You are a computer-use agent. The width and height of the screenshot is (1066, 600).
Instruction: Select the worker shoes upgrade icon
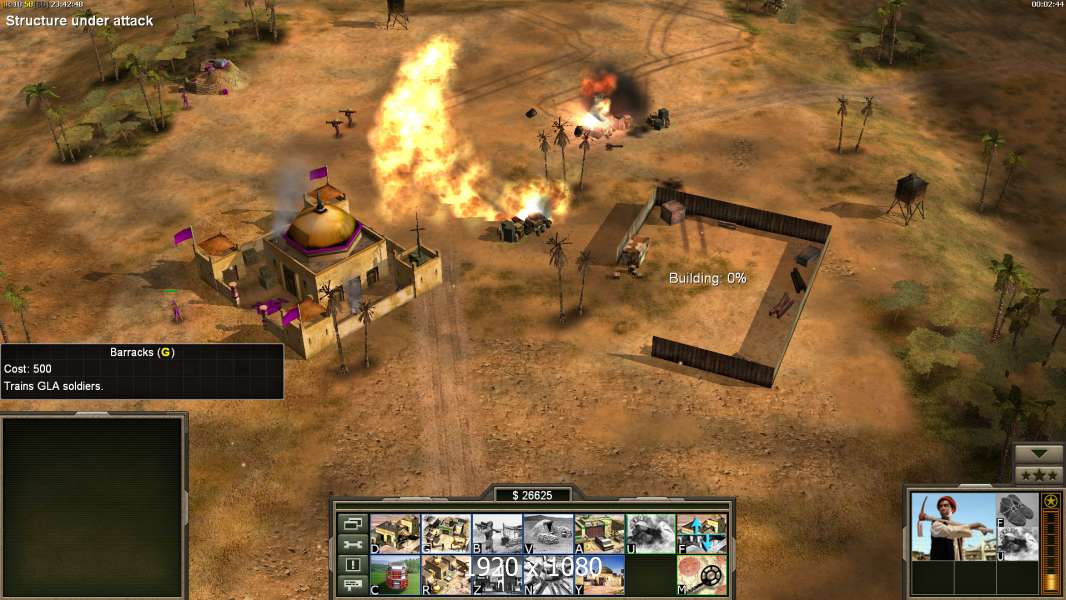[x=1018, y=510]
